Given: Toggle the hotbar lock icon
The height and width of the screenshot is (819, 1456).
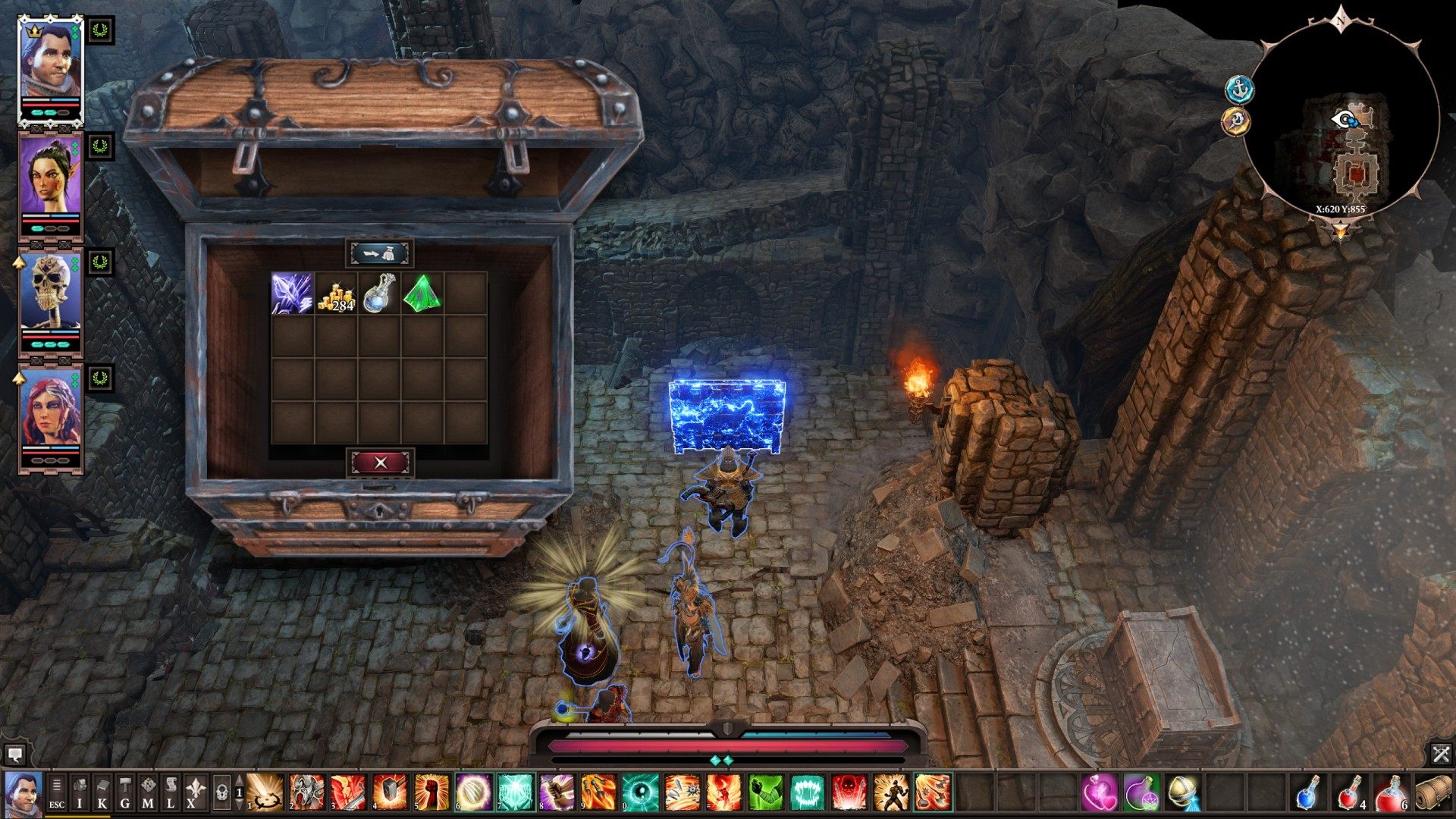Looking at the screenshot, I should click(221, 793).
